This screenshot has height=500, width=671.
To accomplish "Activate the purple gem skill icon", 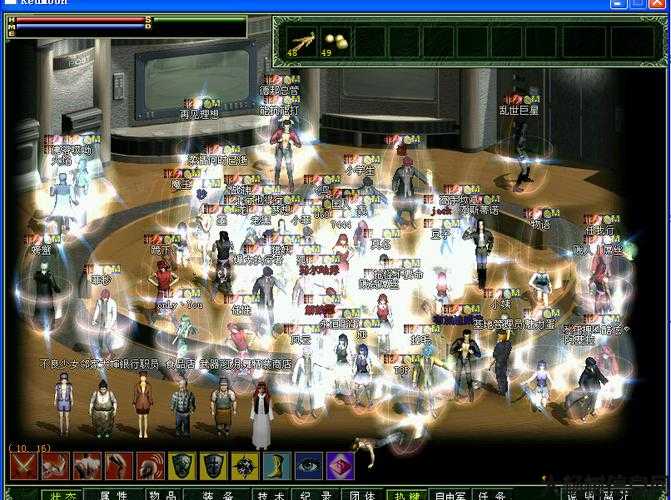I will pos(340,466).
